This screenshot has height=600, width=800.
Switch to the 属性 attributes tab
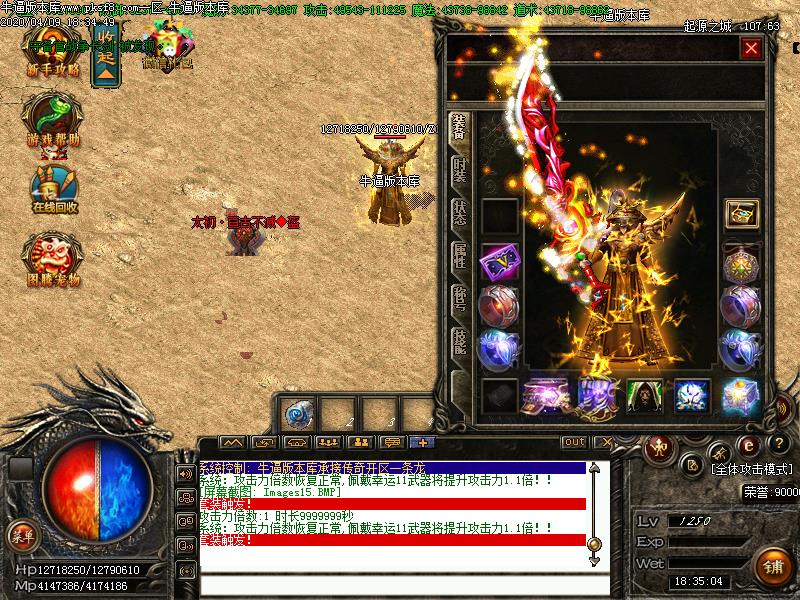pos(459,255)
